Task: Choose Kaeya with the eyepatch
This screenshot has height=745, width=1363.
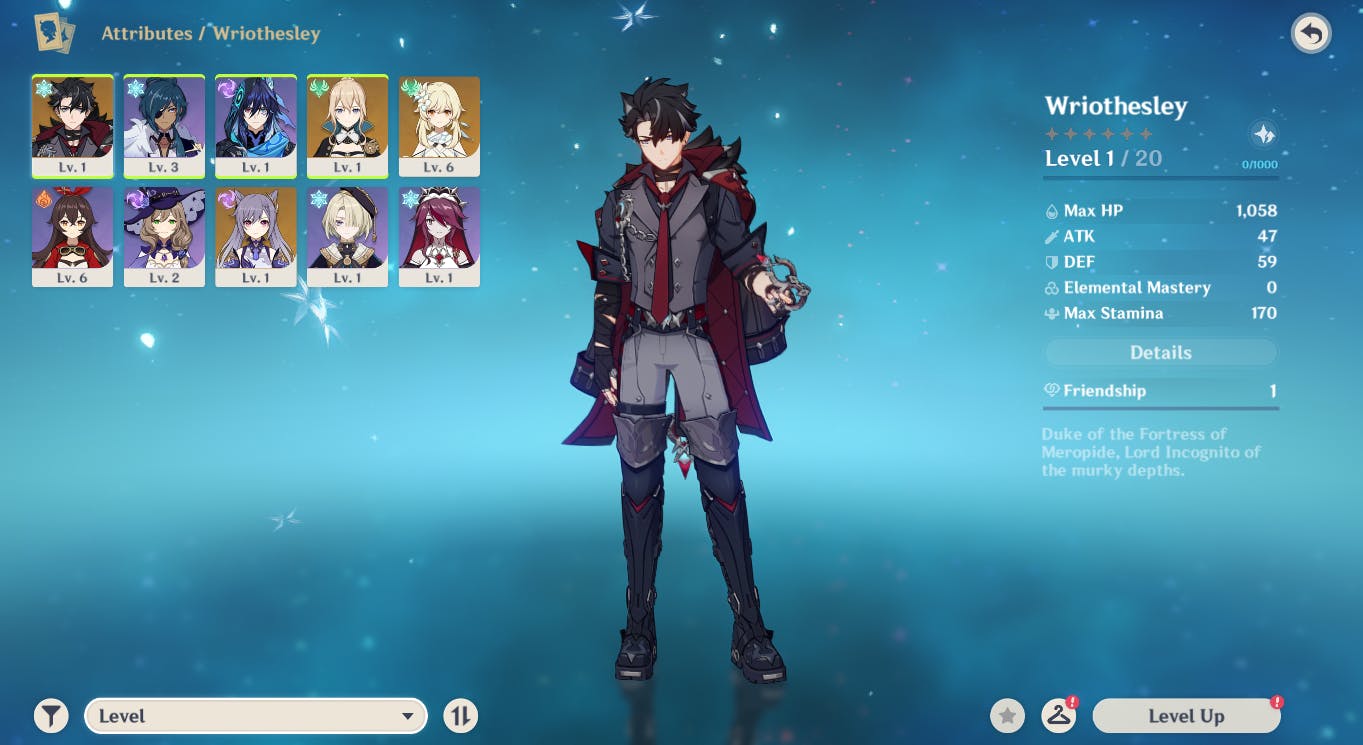Action: (164, 125)
